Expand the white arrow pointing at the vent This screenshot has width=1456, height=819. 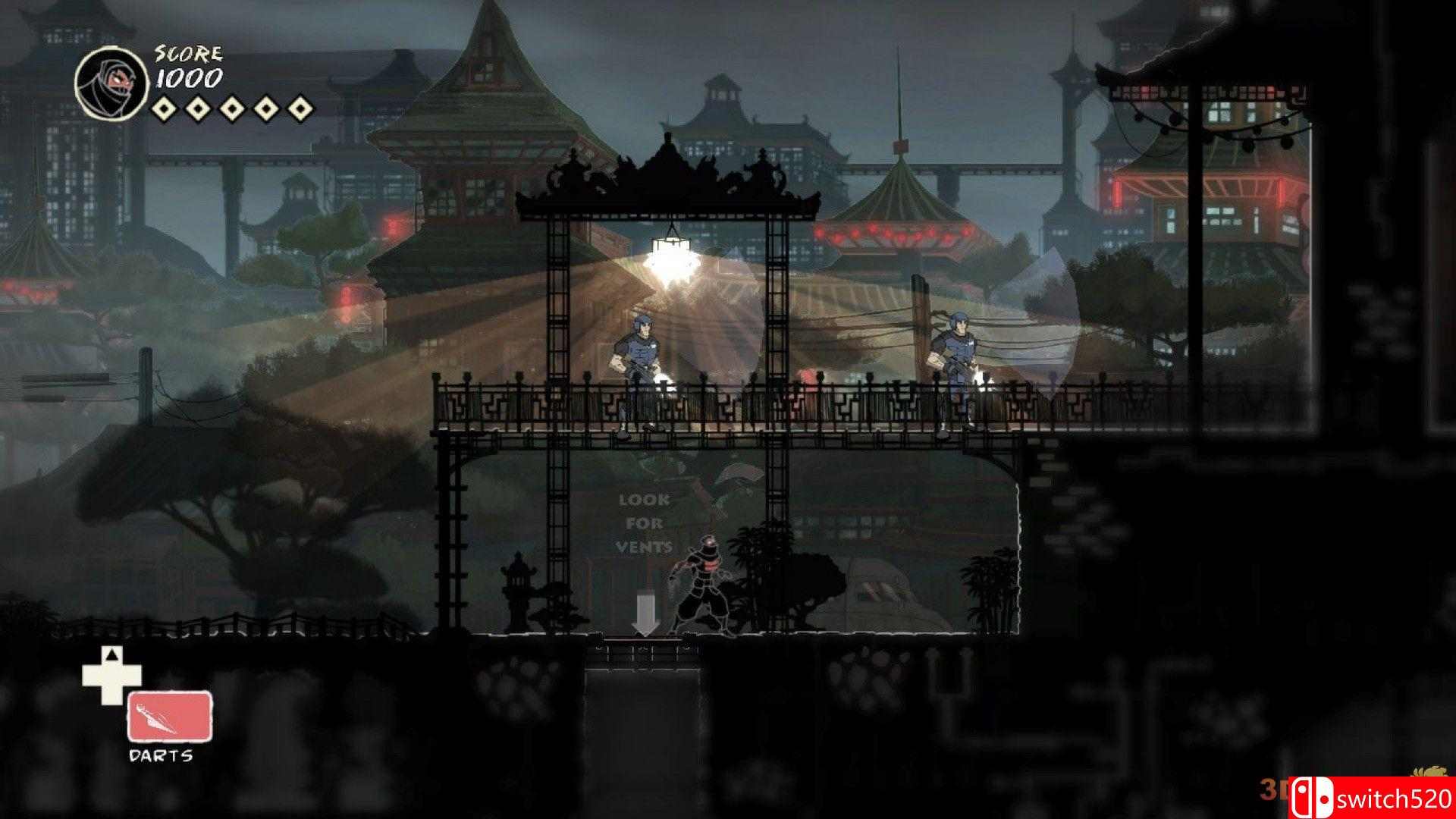click(646, 614)
